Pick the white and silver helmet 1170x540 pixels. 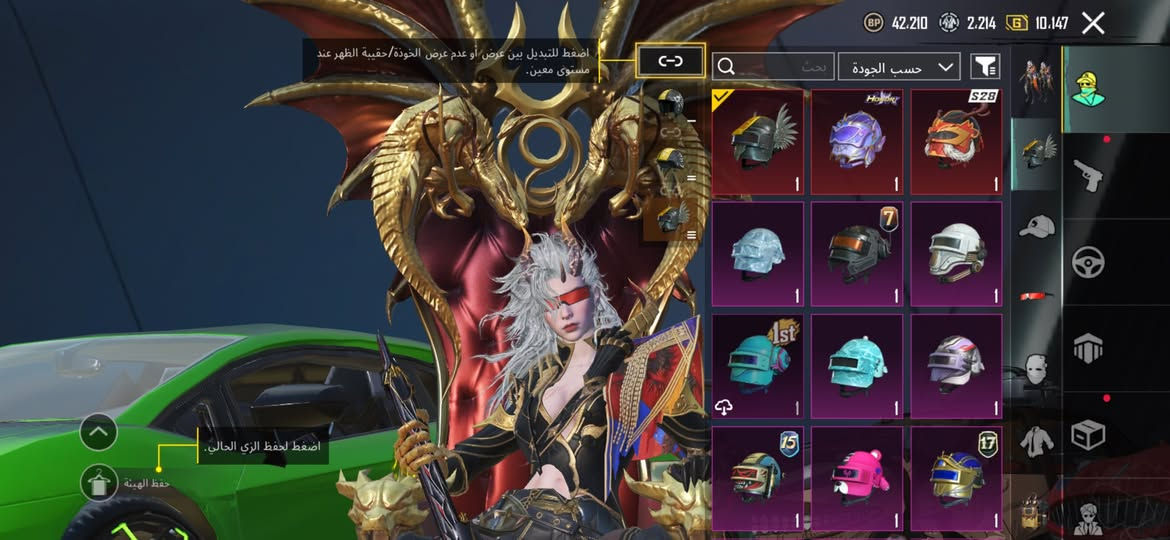pos(956,254)
